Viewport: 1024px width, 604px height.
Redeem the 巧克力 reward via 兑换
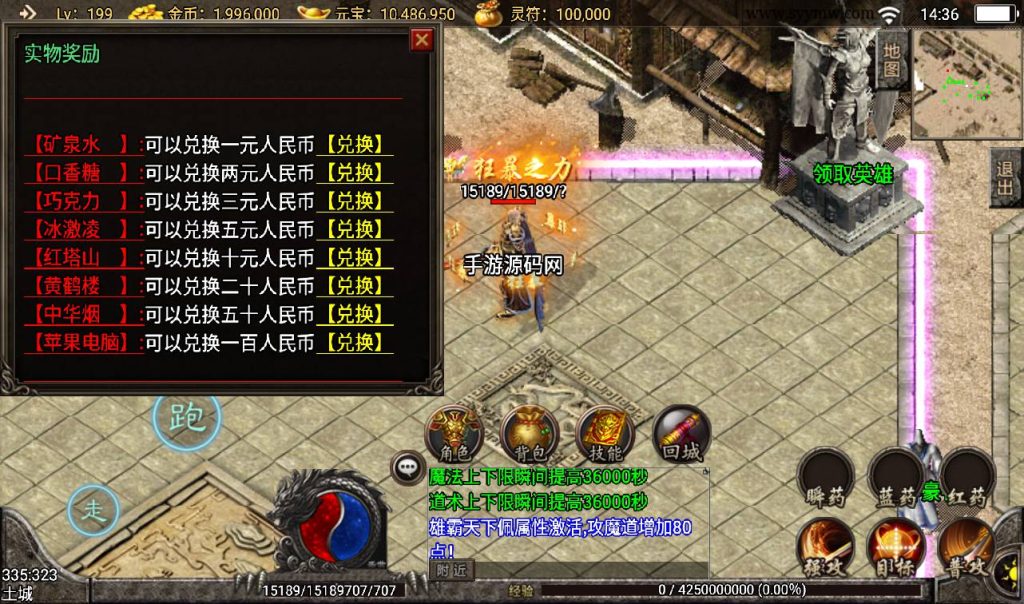[x=355, y=201]
